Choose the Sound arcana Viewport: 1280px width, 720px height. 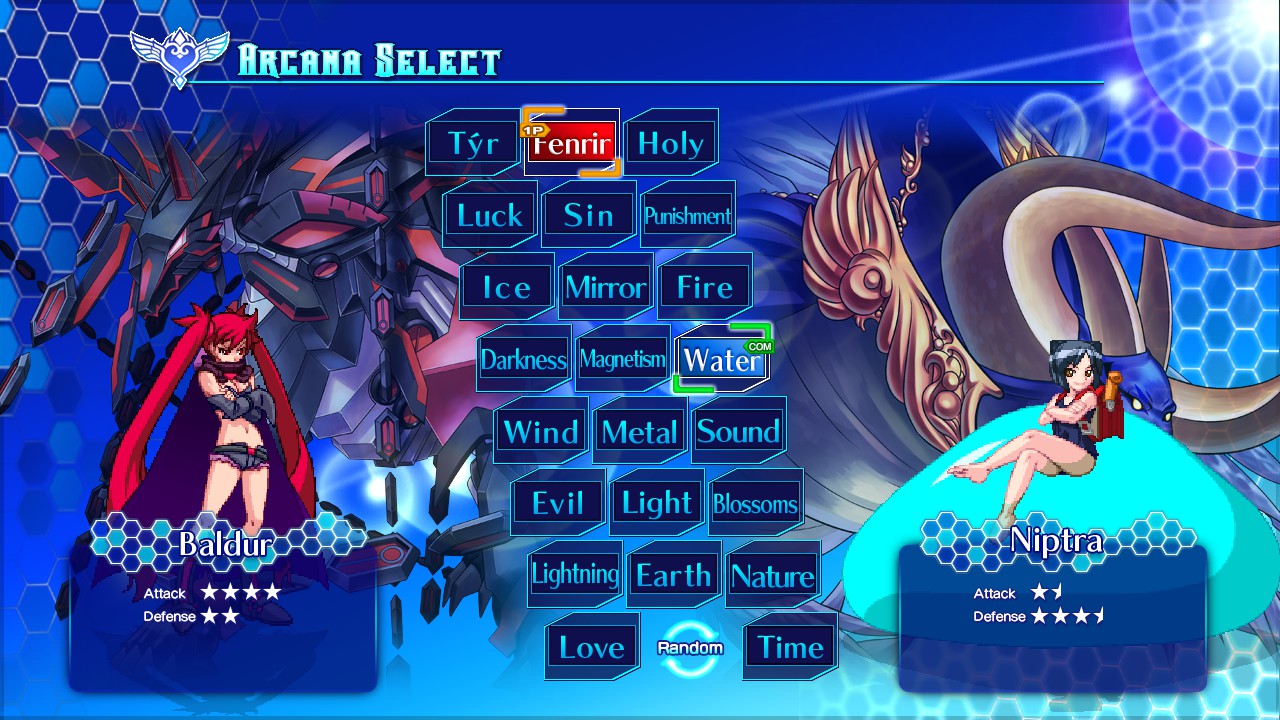738,431
